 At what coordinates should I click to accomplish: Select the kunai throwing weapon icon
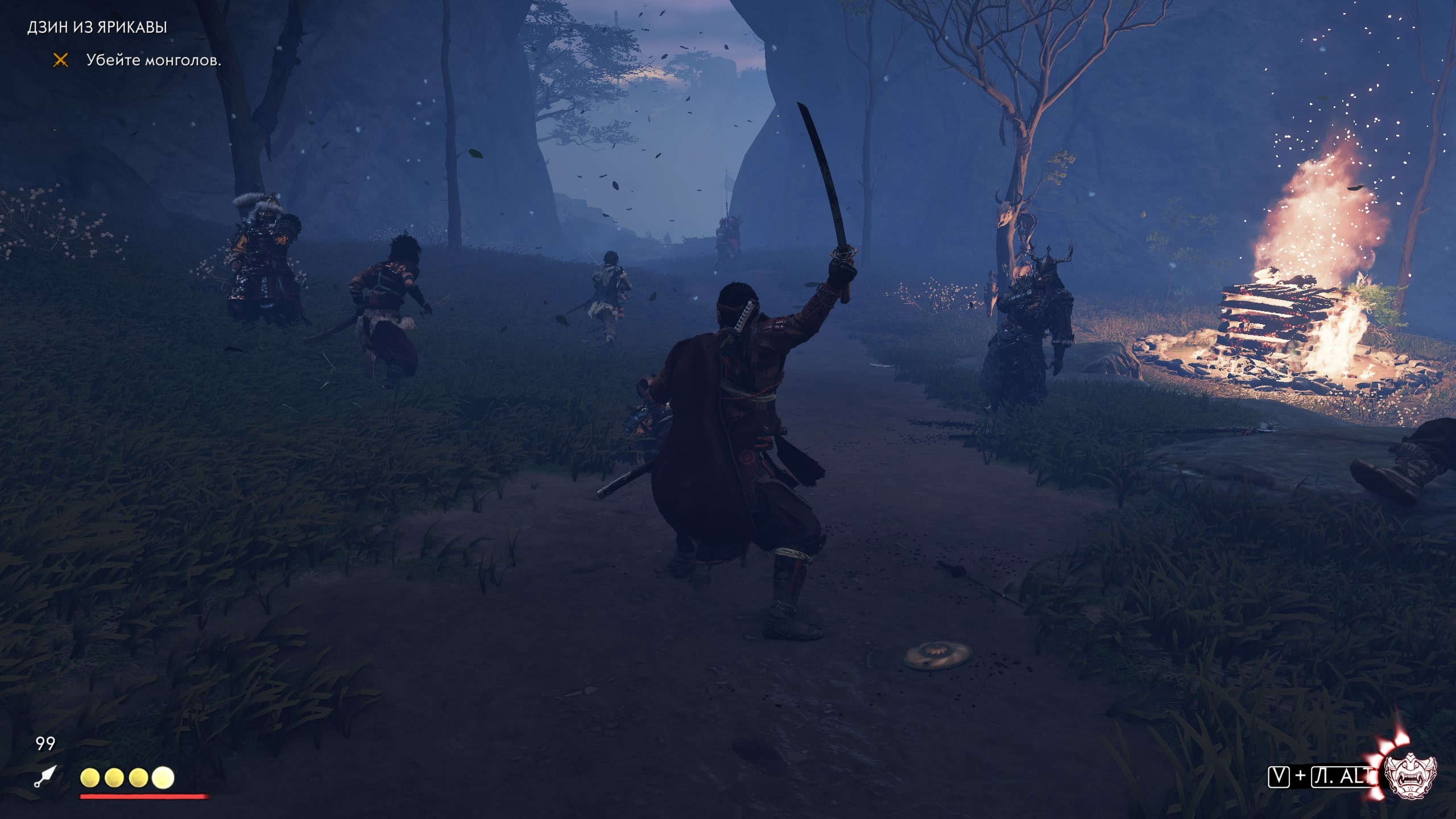[45, 776]
